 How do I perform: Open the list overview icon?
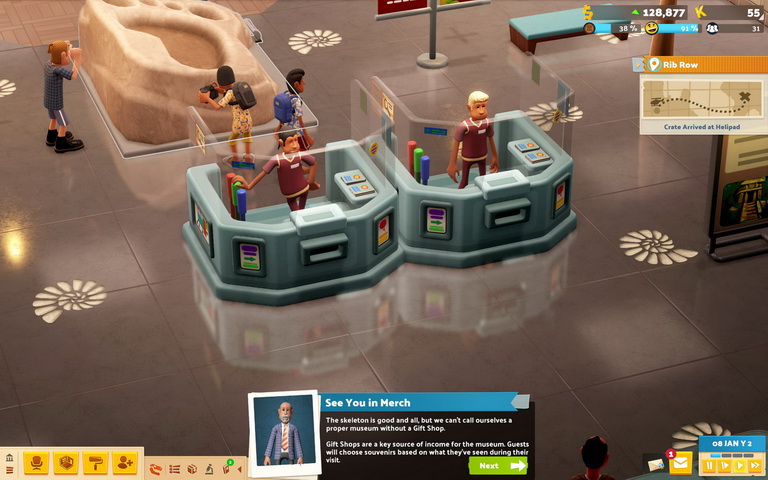[x=175, y=468]
